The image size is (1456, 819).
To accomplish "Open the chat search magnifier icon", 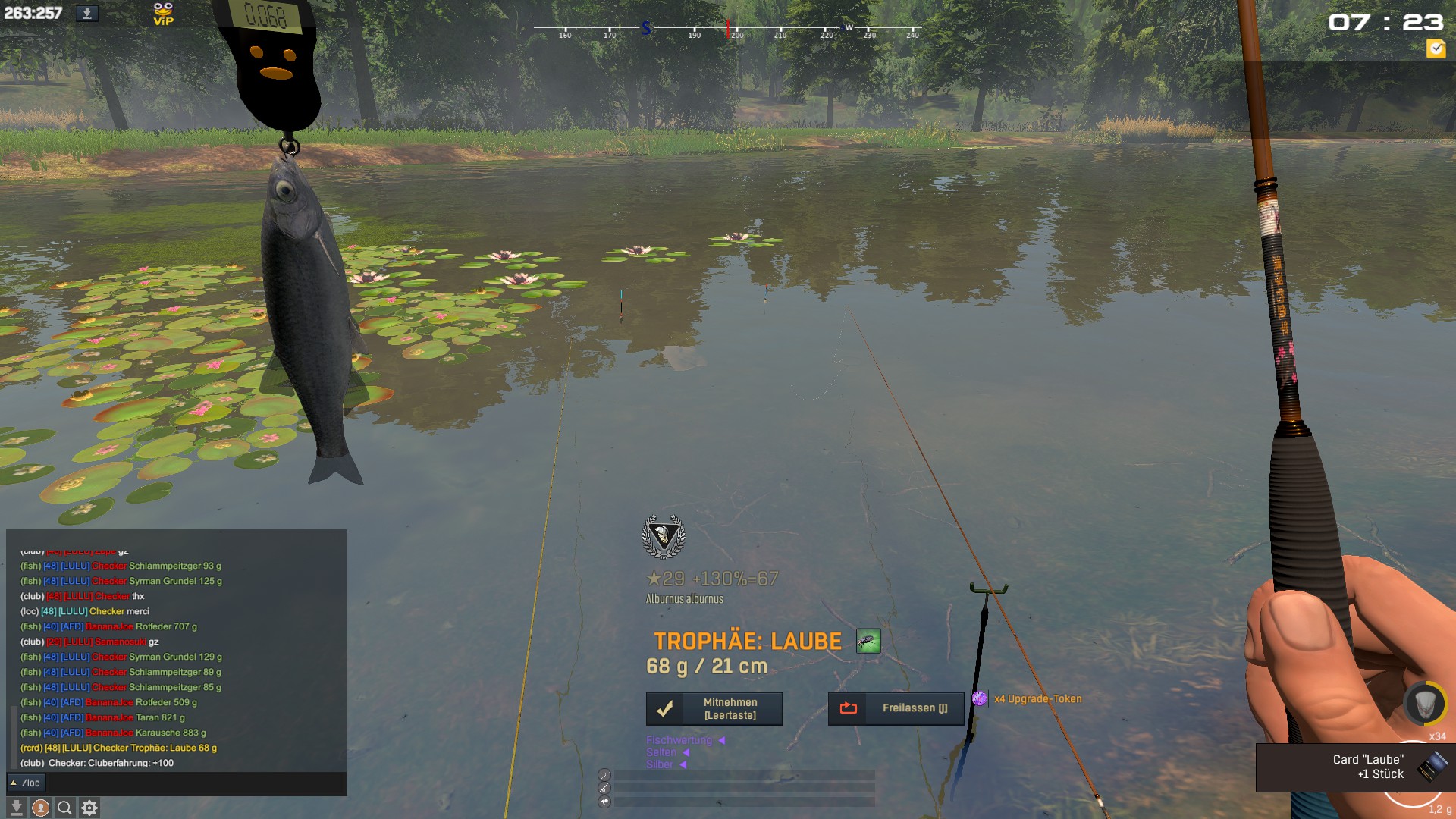I will tap(65, 808).
